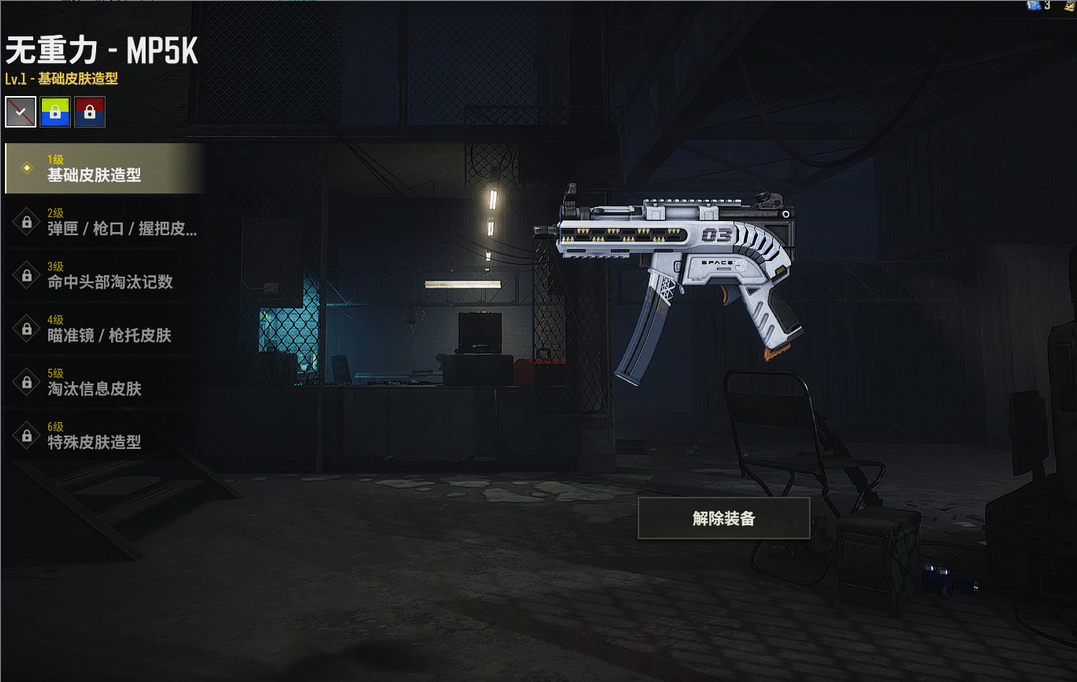Choose level 4 瞄准镜 / 枪托皮肤 entry
This screenshot has height=682, width=1077.
pos(104,328)
